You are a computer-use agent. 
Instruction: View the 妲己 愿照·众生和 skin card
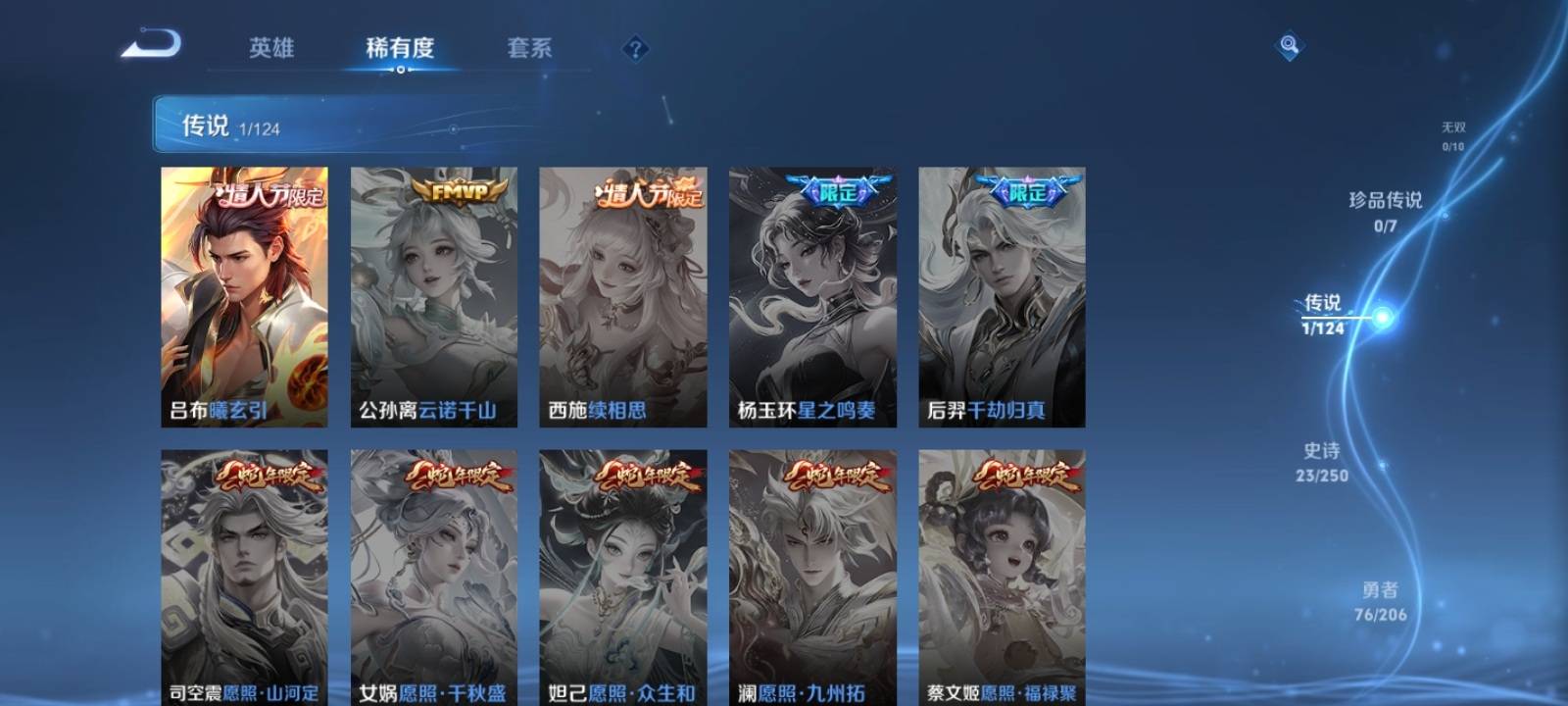pyautogui.click(x=622, y=577)
